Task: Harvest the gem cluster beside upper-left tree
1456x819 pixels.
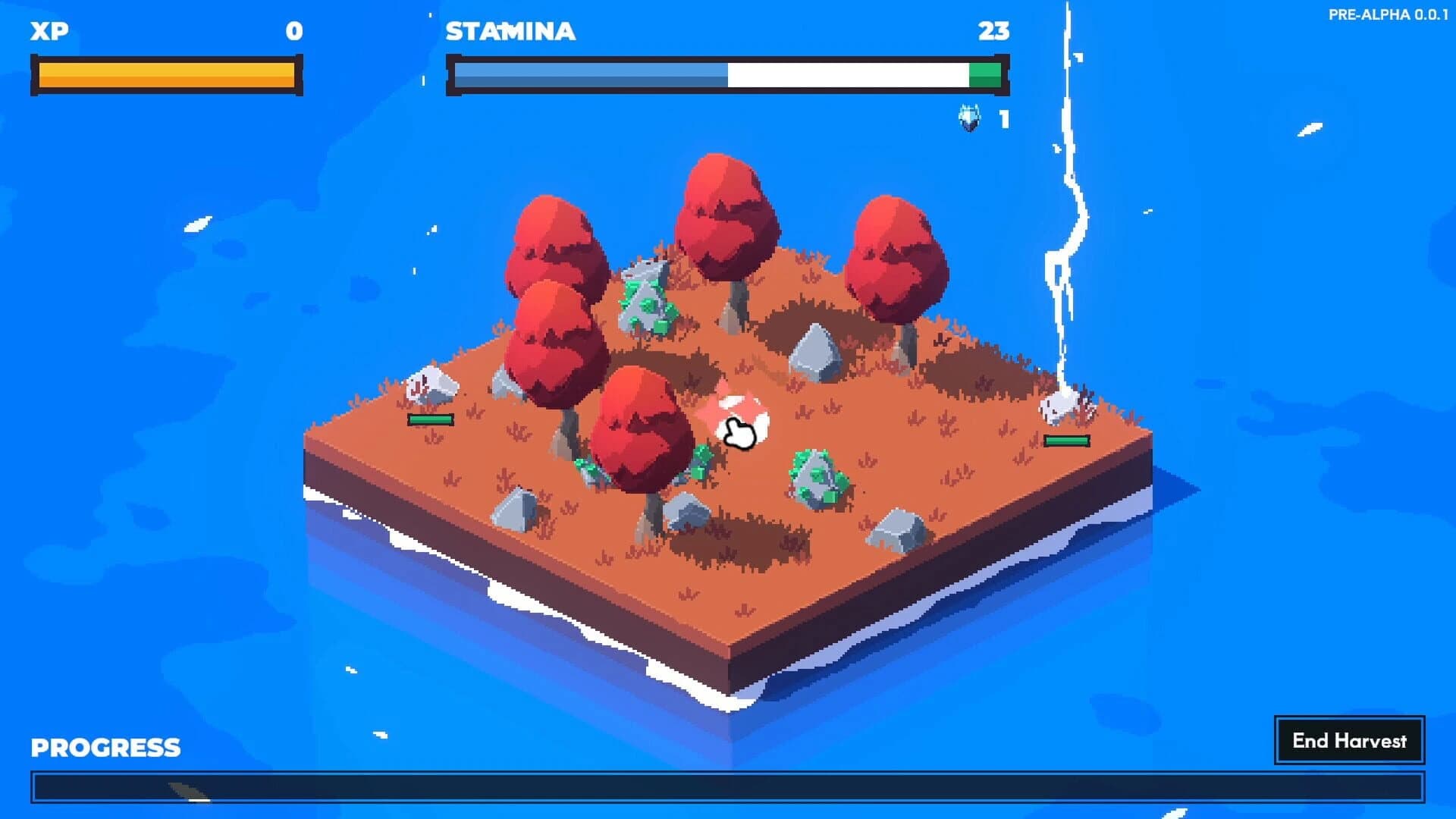Action: tap(645, 300)
